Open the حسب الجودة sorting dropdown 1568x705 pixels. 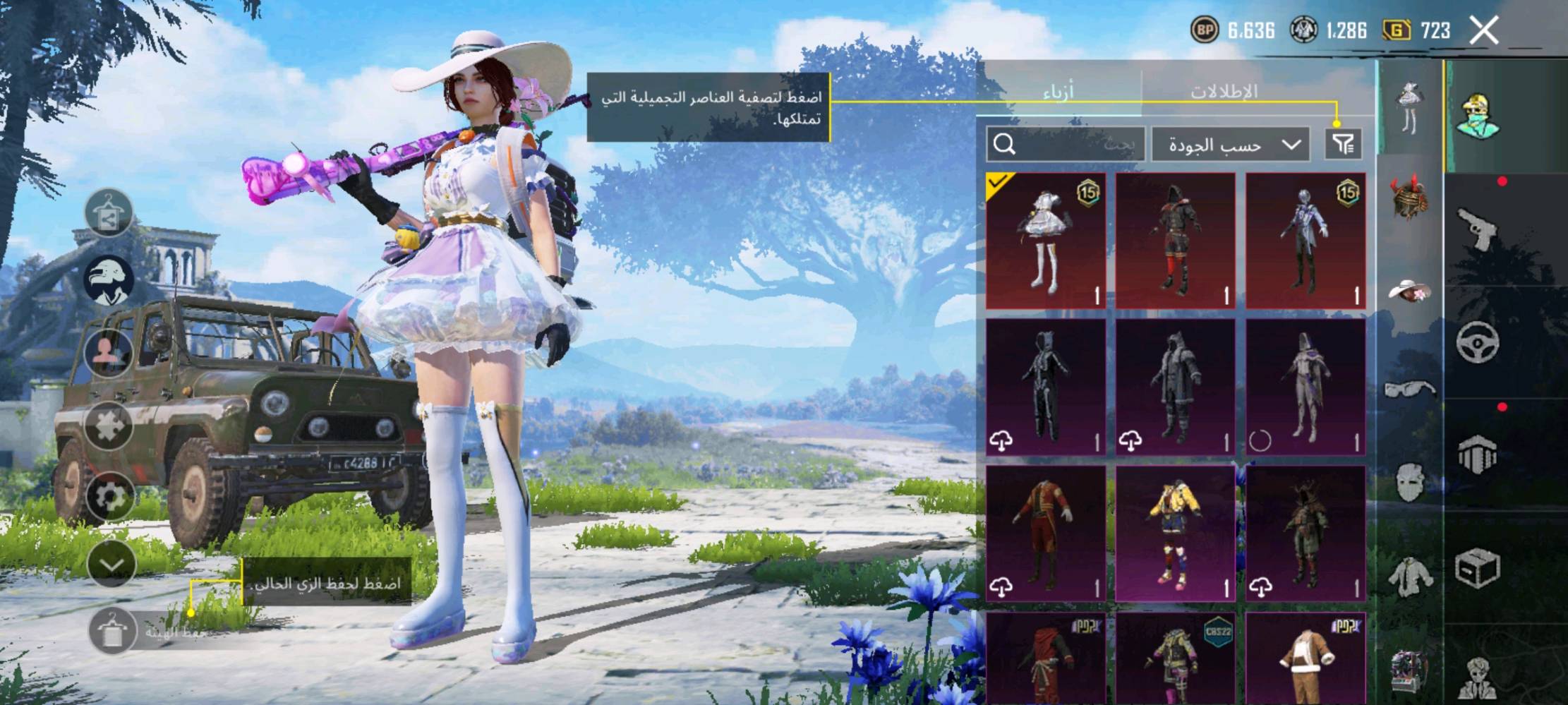pyautogui.click(x=1231, y=145)
